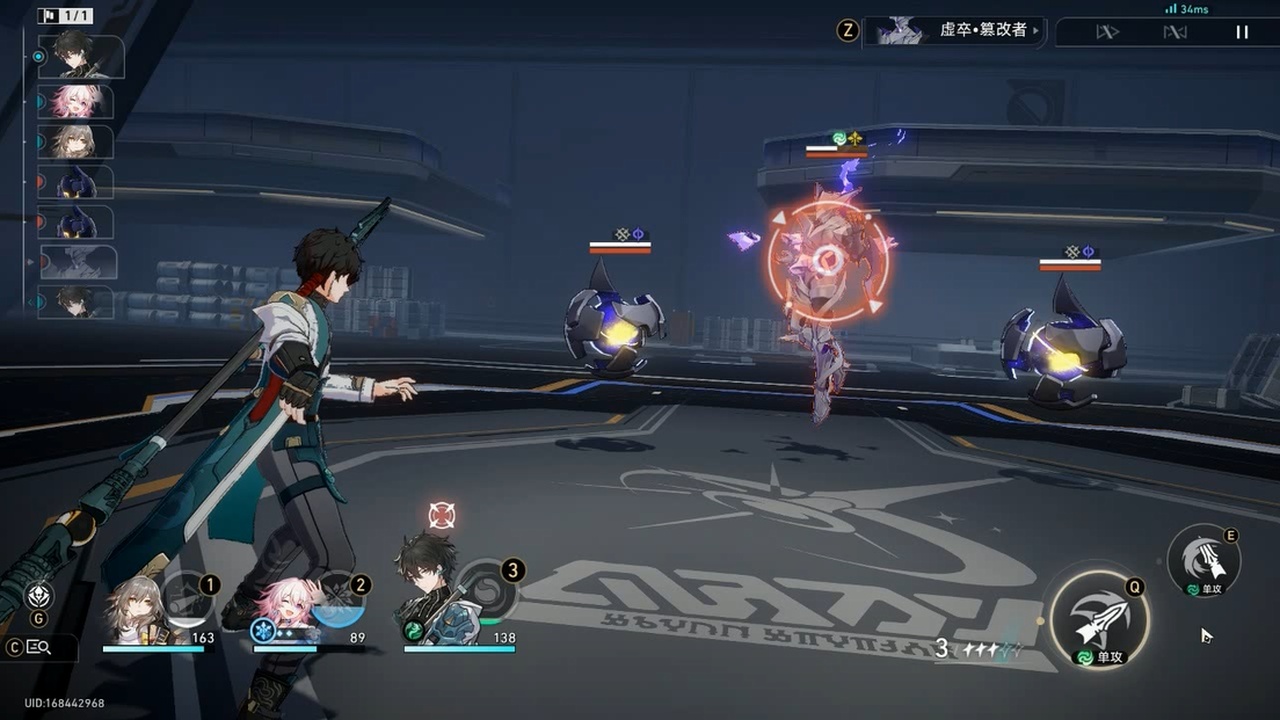Click the emblem icon above the G key
This screenshot has height=720, width=1280.
tap(39, 596)
